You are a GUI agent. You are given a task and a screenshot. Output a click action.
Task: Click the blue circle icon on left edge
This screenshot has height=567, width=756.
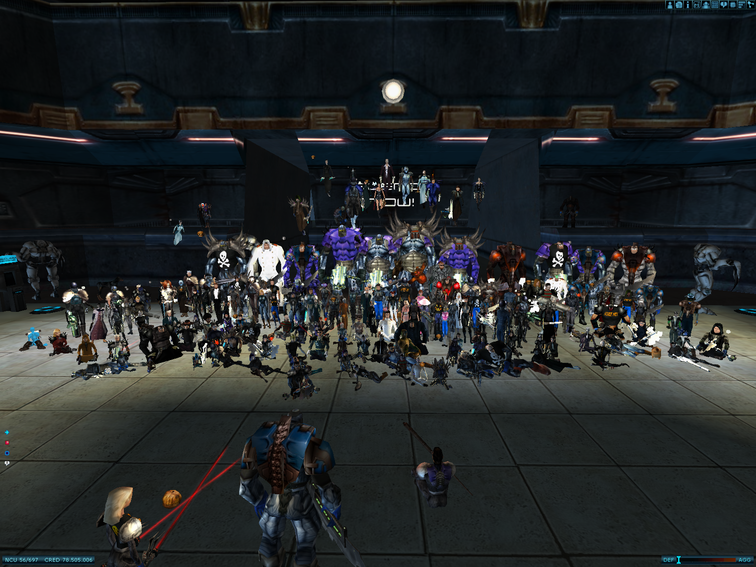tap(7, 453)
